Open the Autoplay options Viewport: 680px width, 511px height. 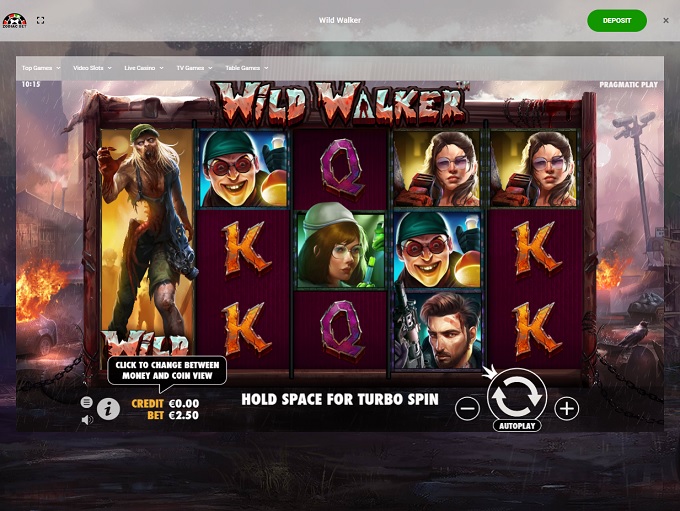(517, 426)
